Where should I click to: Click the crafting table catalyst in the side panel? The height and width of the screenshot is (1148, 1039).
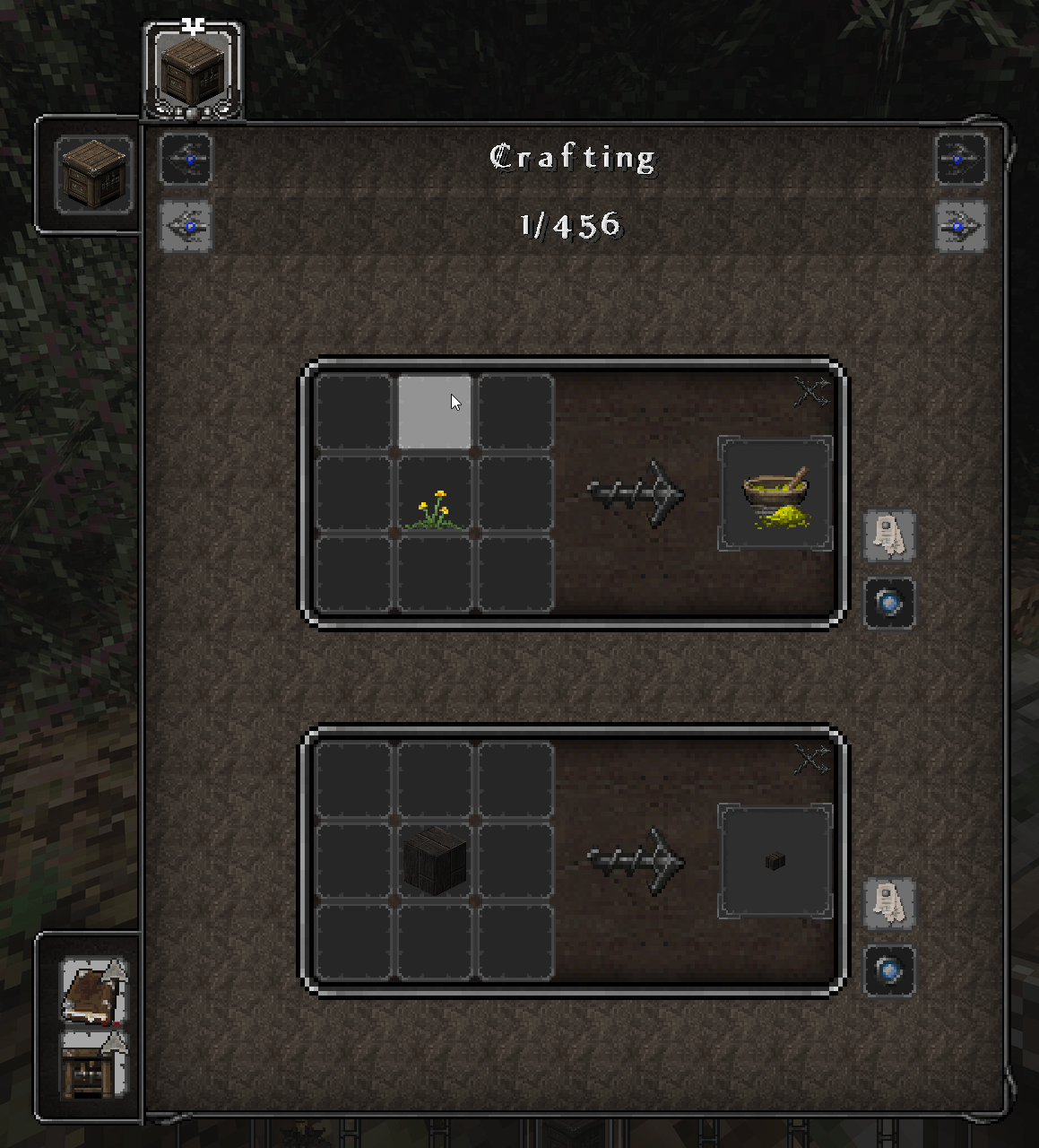(93, 175)
